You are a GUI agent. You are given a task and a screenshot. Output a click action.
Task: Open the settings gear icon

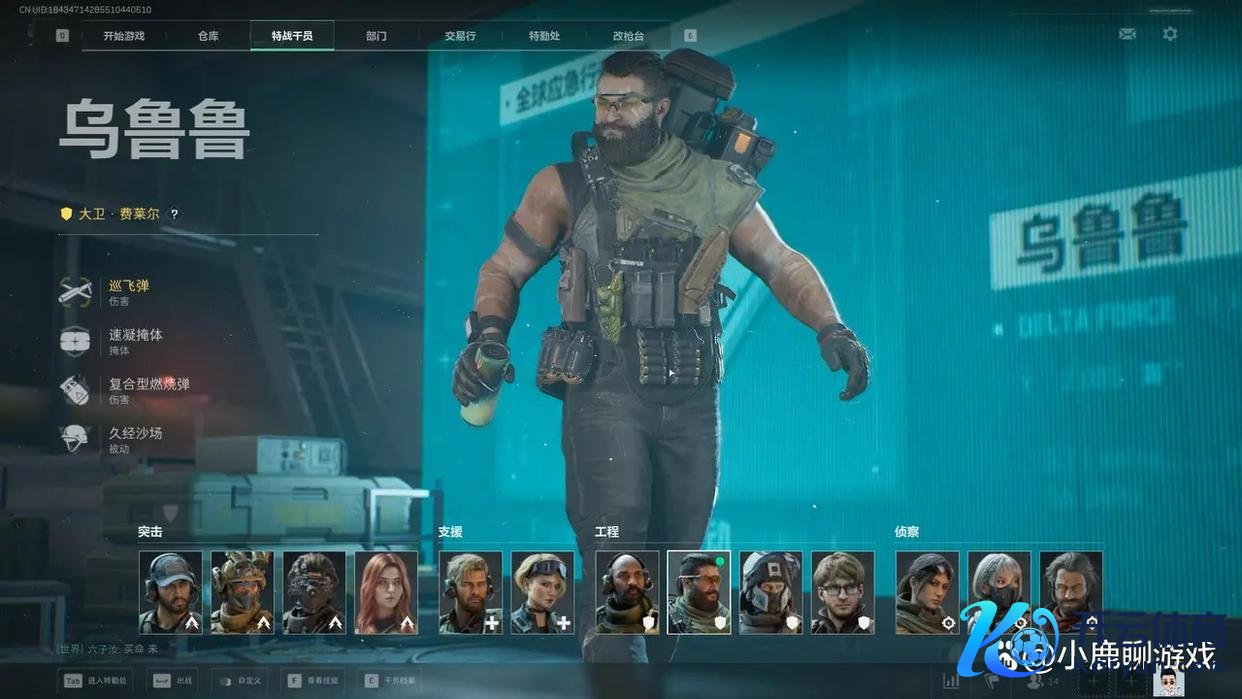coord(1170,34)
